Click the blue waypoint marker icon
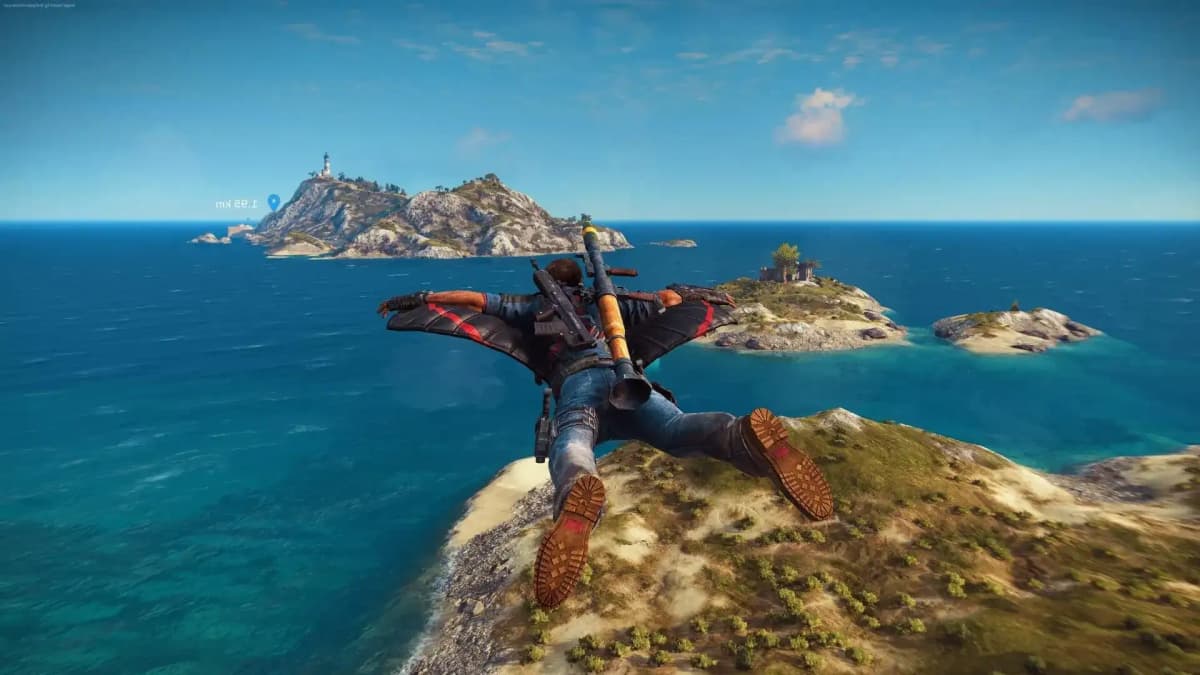1200x675 pixels. 273,202
